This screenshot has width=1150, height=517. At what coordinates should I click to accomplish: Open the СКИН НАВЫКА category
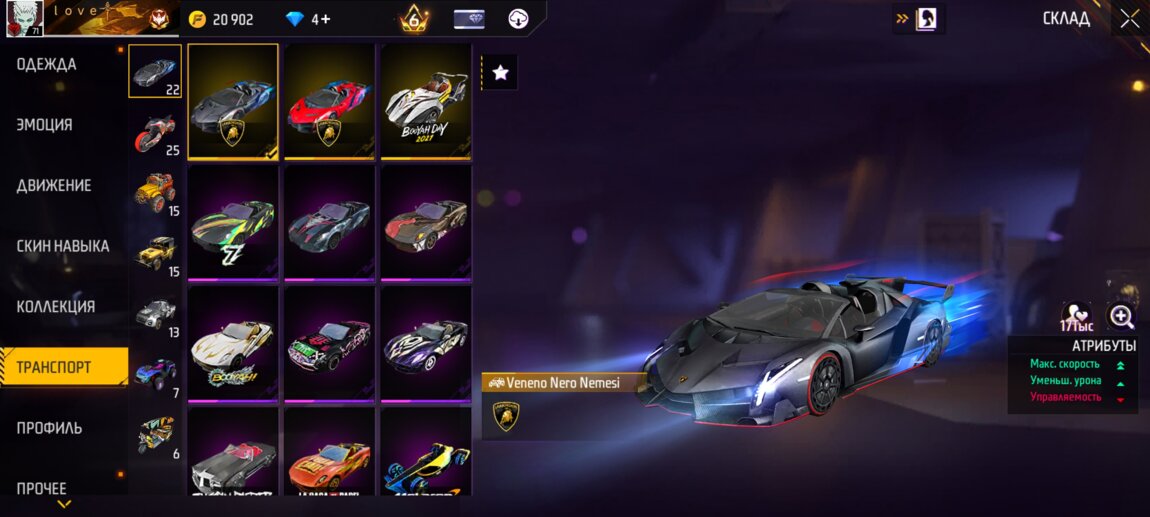point(63,246)
